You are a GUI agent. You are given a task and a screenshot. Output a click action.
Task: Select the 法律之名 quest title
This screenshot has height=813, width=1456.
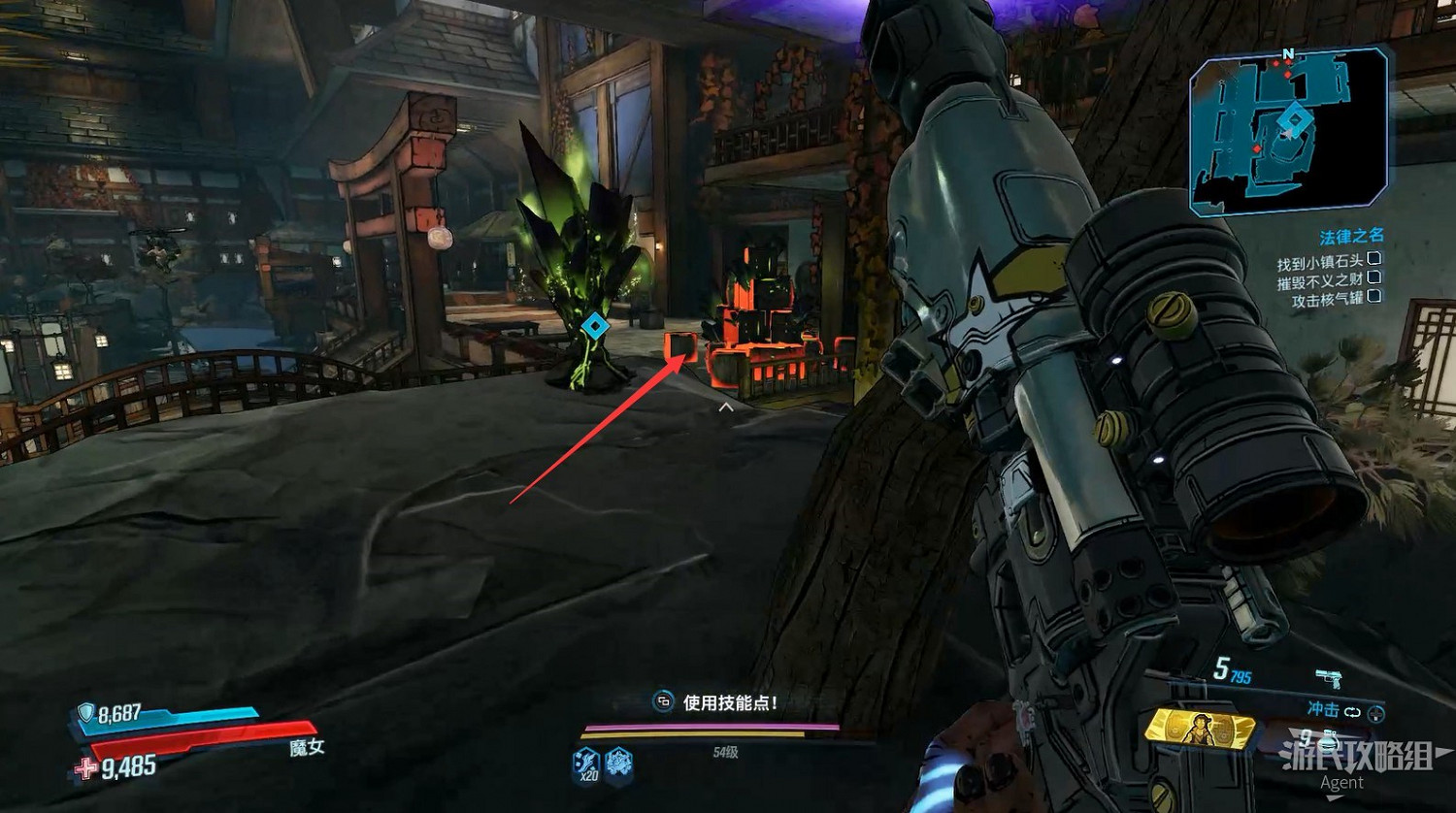coord(1350,237)
